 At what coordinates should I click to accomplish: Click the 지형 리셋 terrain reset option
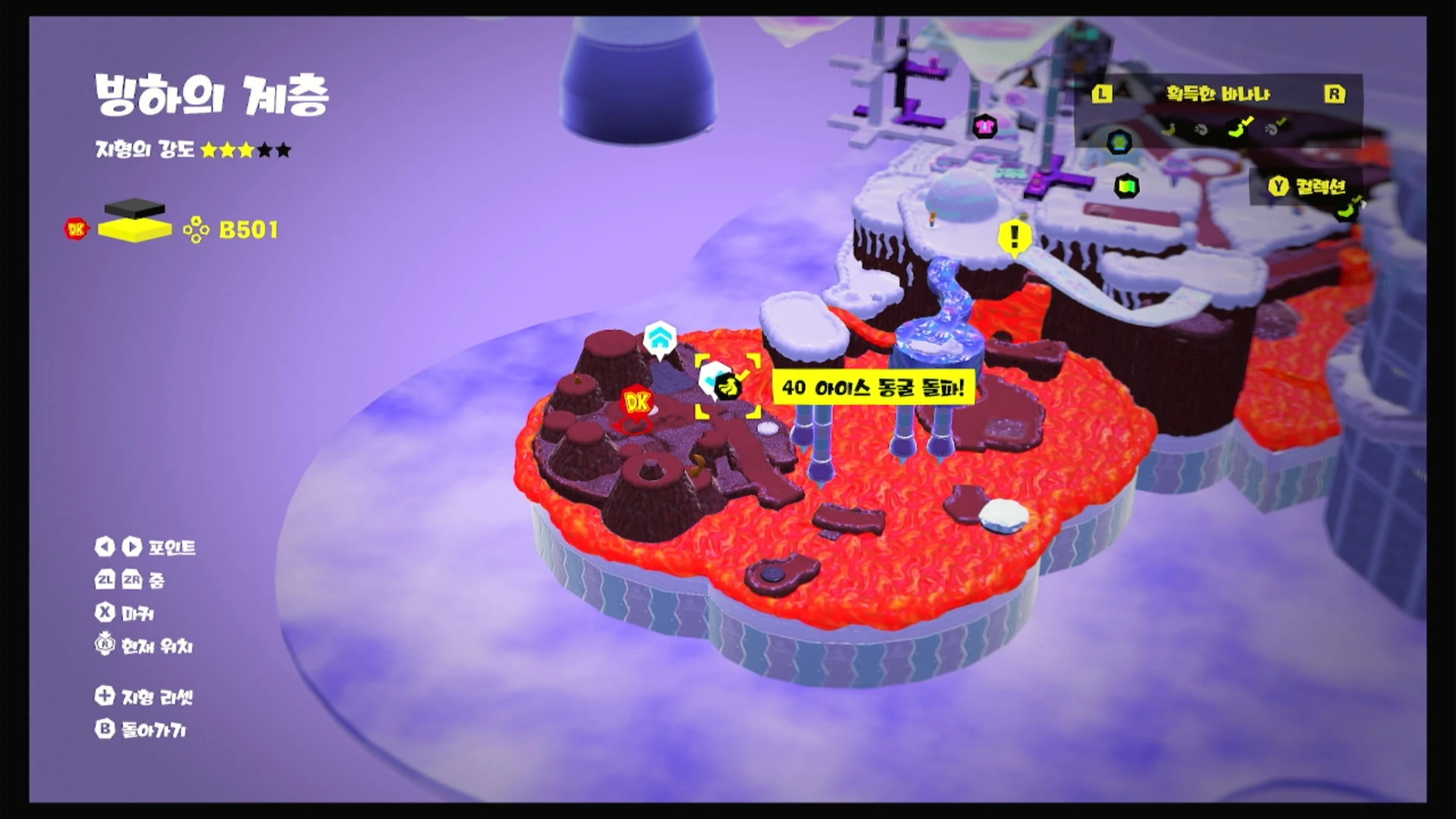[x=144, y=697]
